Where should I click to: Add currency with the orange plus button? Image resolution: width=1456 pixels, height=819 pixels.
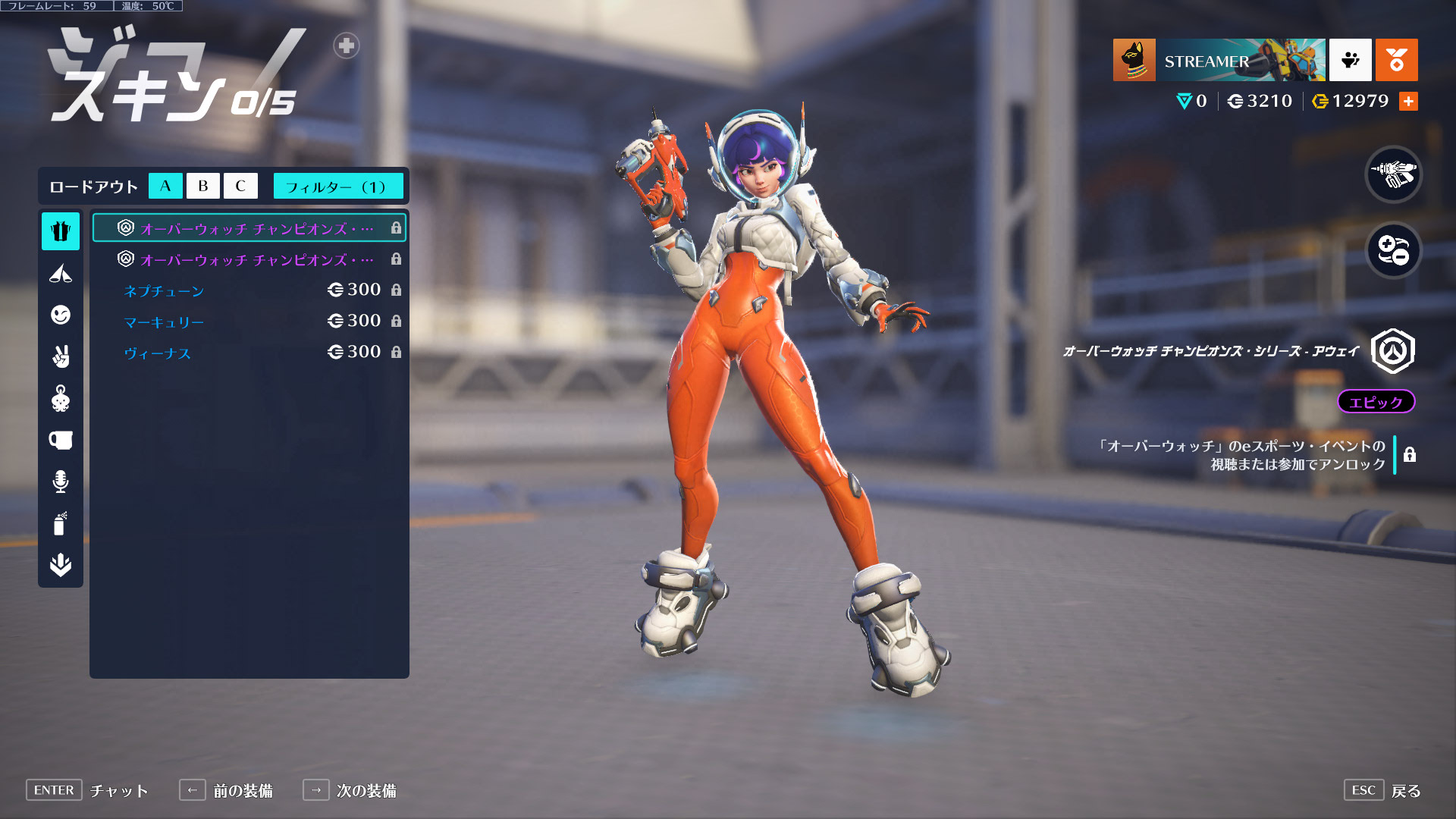tap(1408, 101)
